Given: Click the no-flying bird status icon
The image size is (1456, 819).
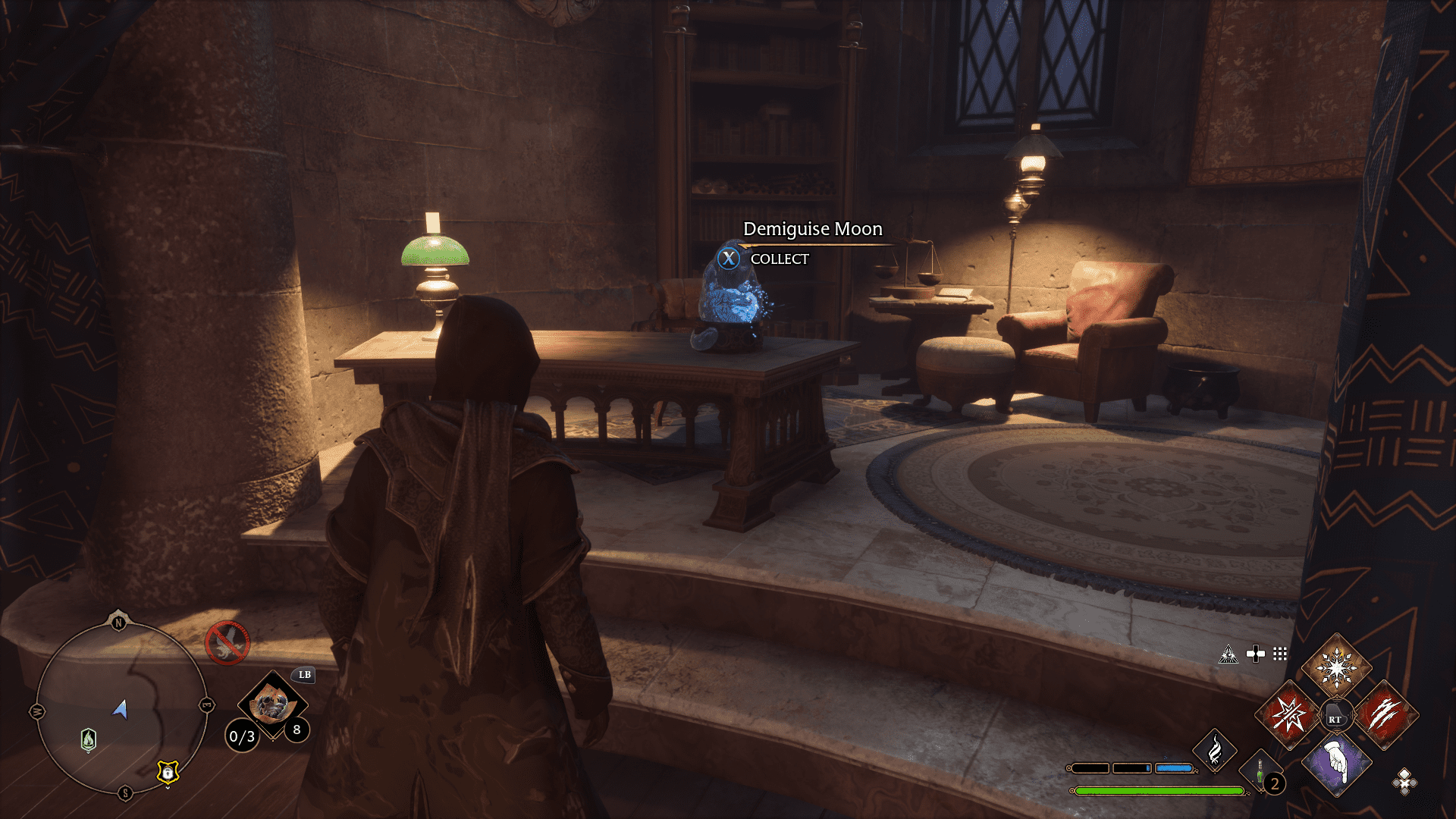Looking at the screenshot, I should coord(227,642).
